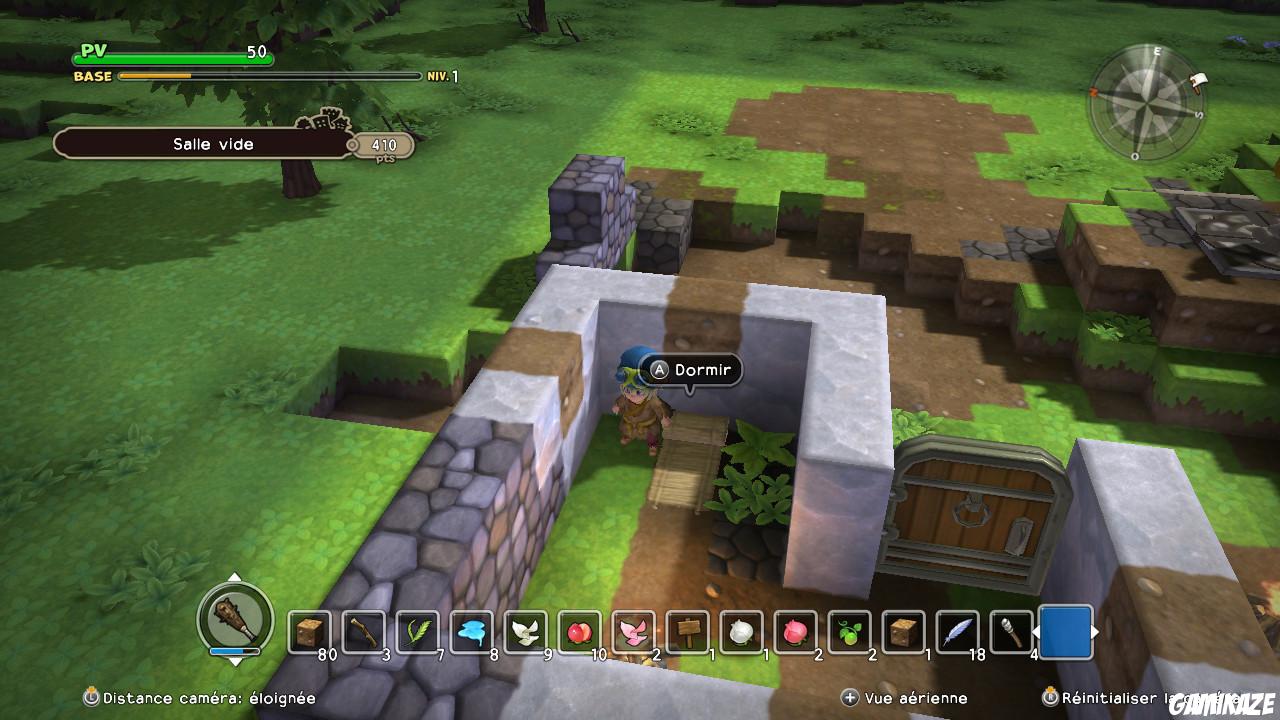Select the seedling item in the hotbar
Viewport: 1280px width, 720px height.
pyautogui.click(x=848, y=630)
